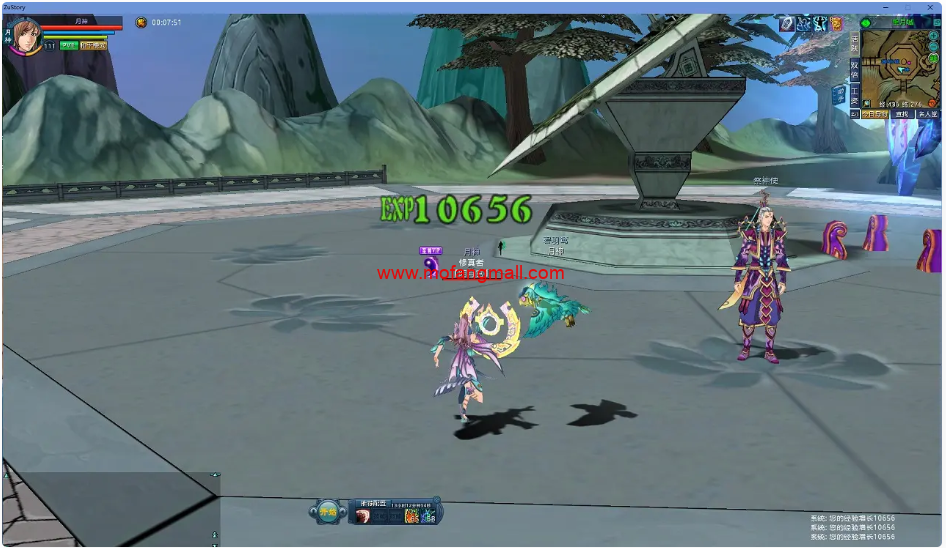Click the 查找 search button under minimap
This screenshot has width=946, height=548.
(902, 114)
